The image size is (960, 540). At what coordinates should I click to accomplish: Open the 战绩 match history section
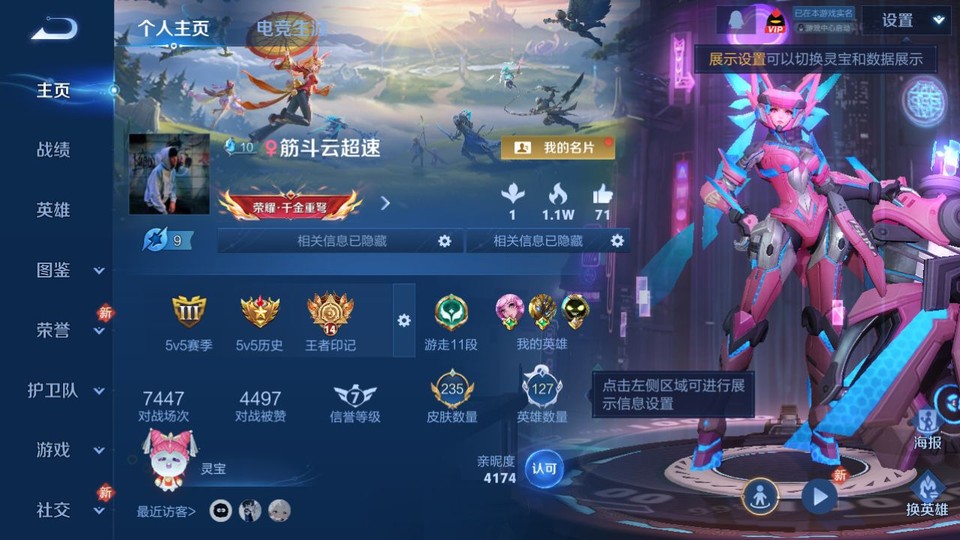point(53,150)
